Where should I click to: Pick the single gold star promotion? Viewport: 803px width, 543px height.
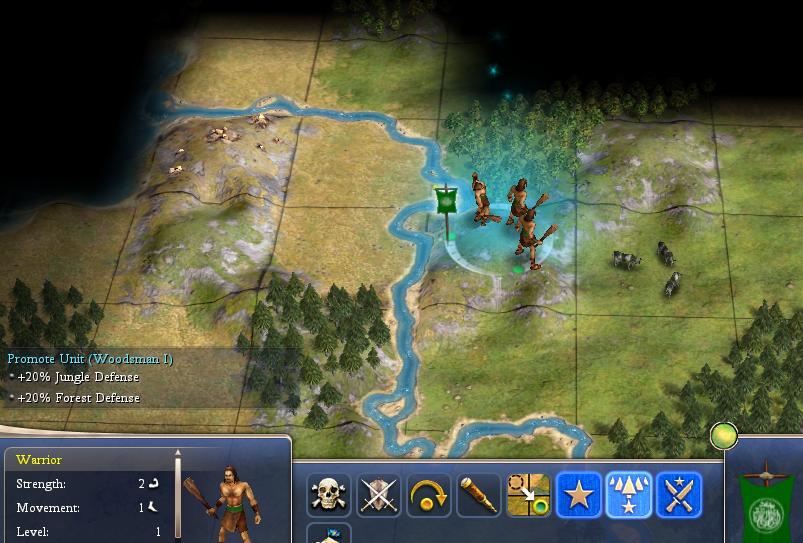tap(579, 495)
